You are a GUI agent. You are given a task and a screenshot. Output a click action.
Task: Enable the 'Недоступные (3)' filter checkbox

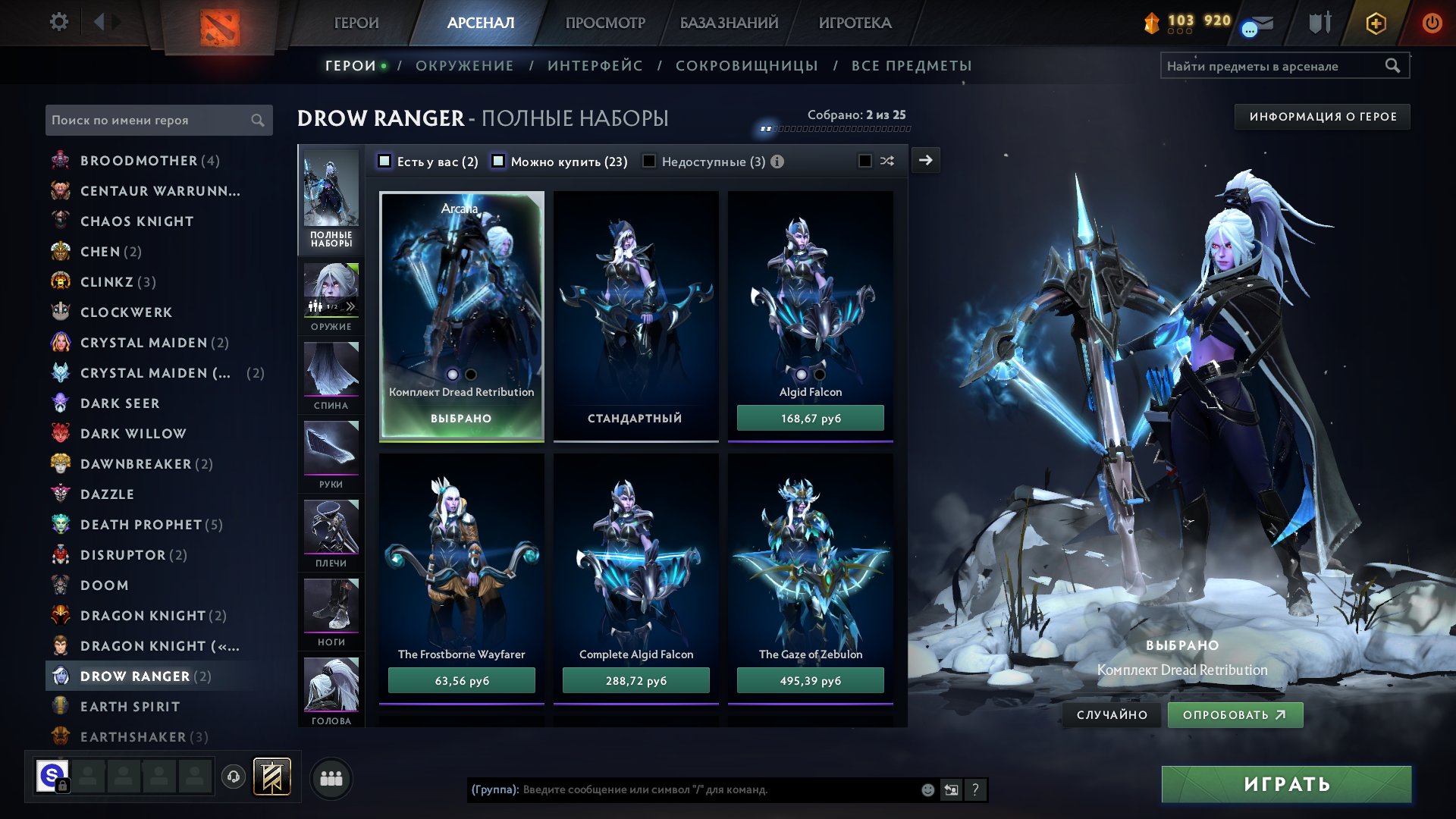coord(649,161)
